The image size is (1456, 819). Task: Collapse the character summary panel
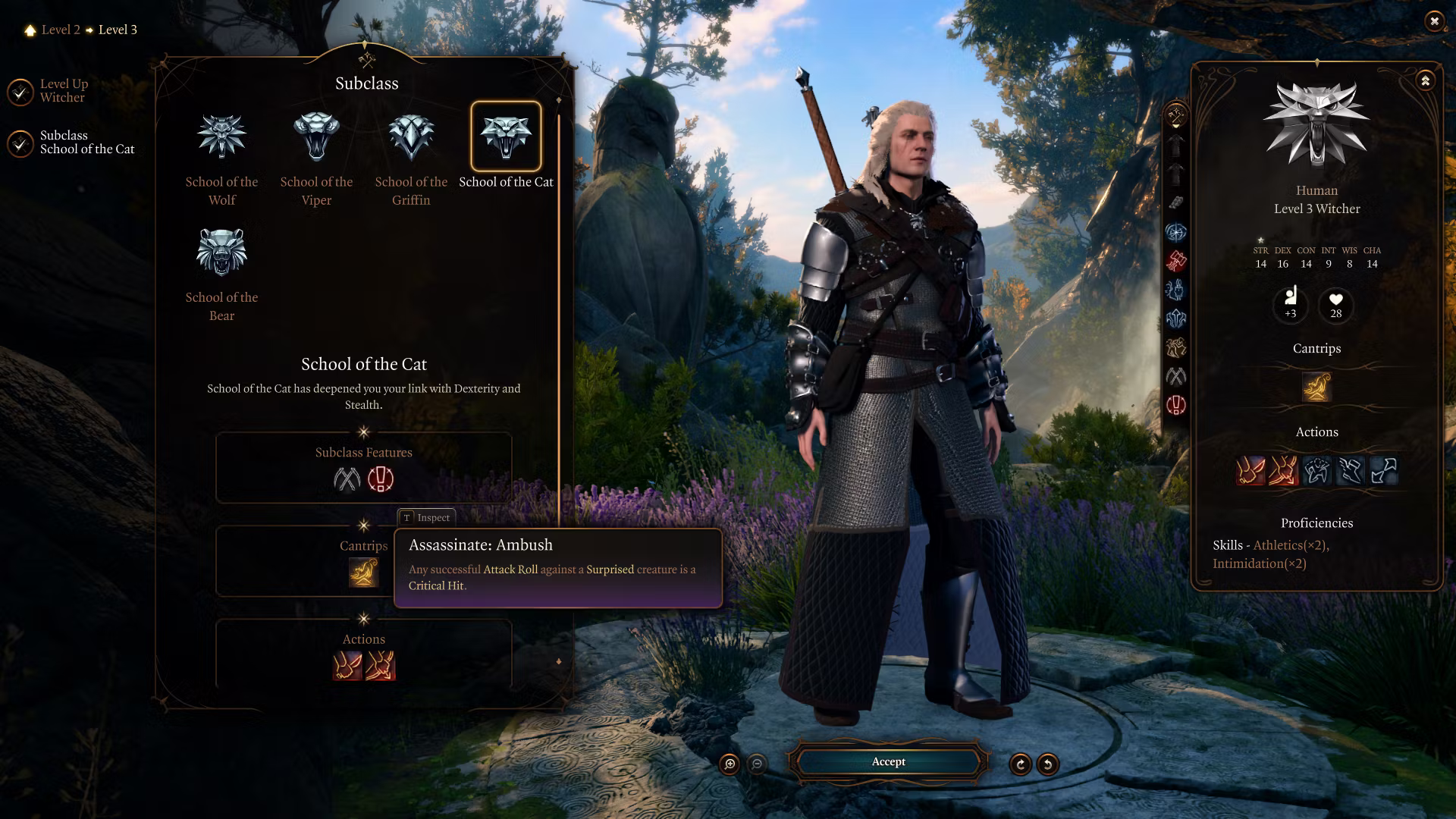[x=1426, y=80]
